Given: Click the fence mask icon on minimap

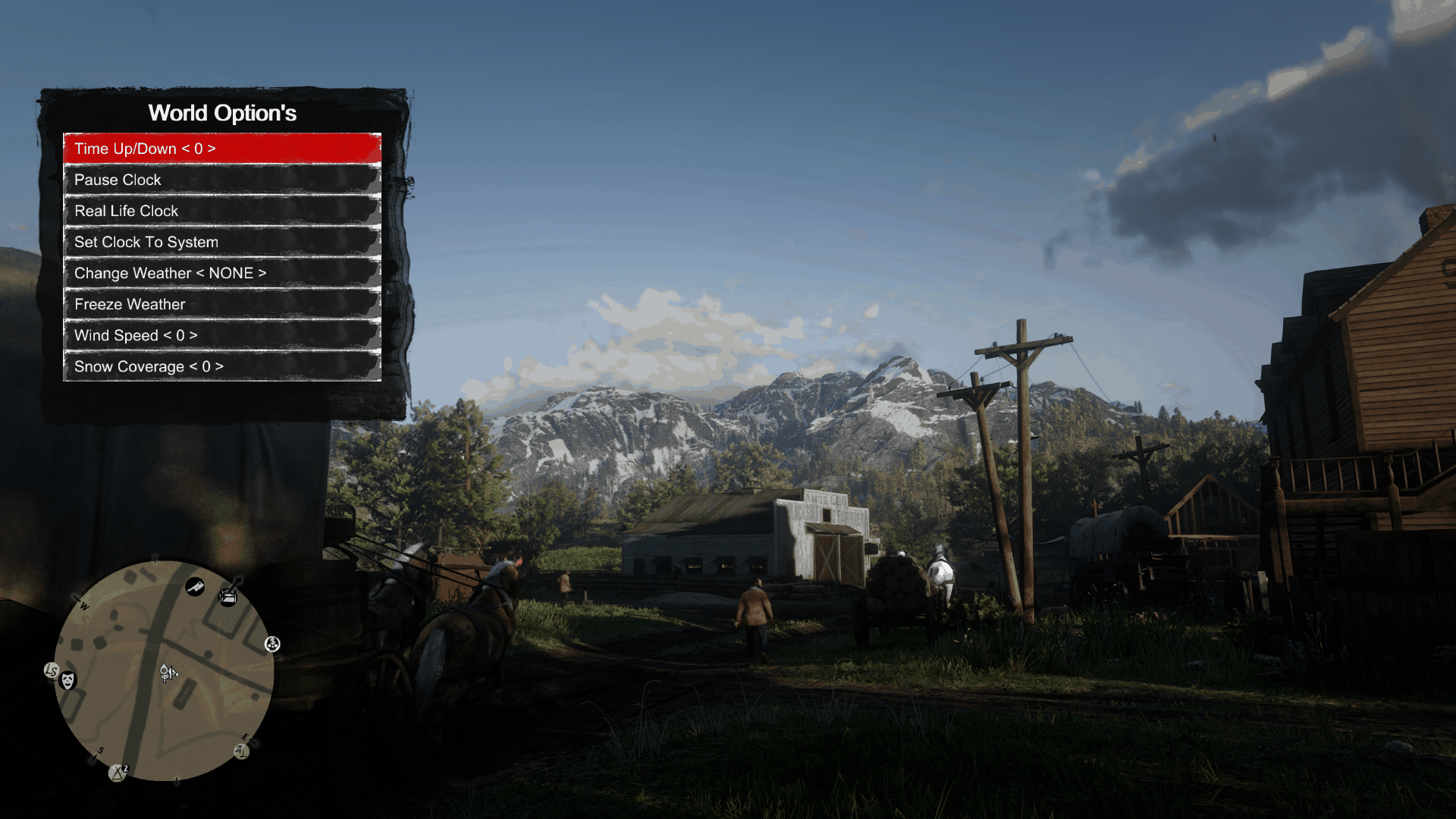Looking at the screenshot, I should point(67,680).
